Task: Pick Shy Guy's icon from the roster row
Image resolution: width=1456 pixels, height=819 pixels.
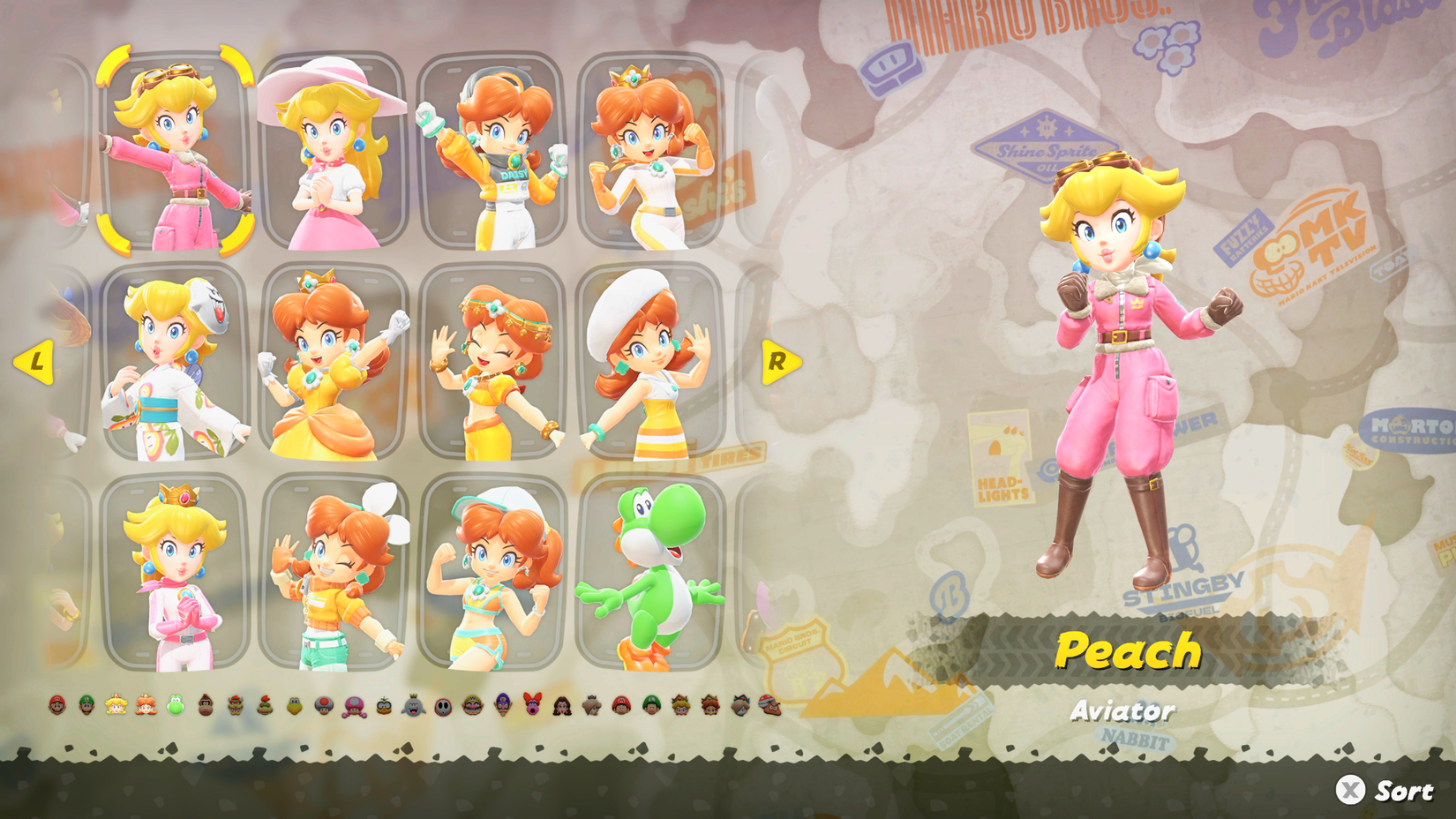Action: coord(444,703)
